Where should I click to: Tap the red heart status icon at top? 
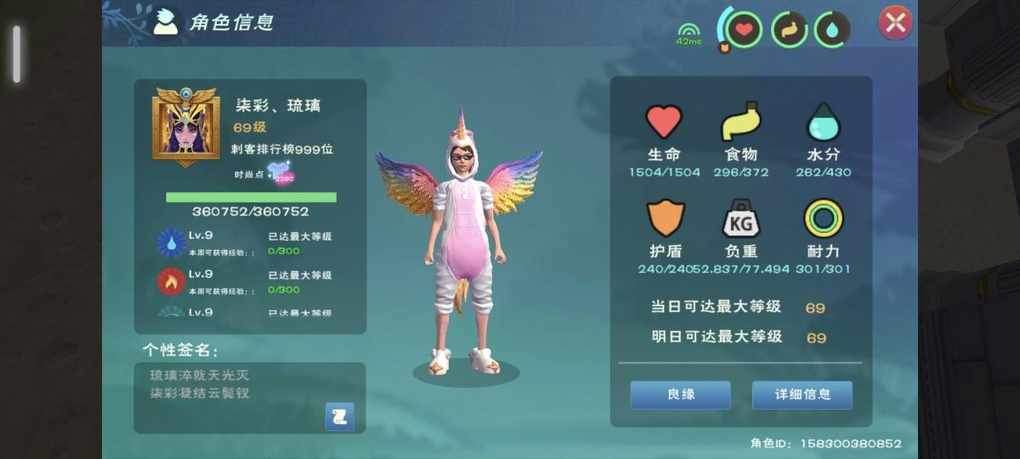pyautogui.click(x=743, y=29)
